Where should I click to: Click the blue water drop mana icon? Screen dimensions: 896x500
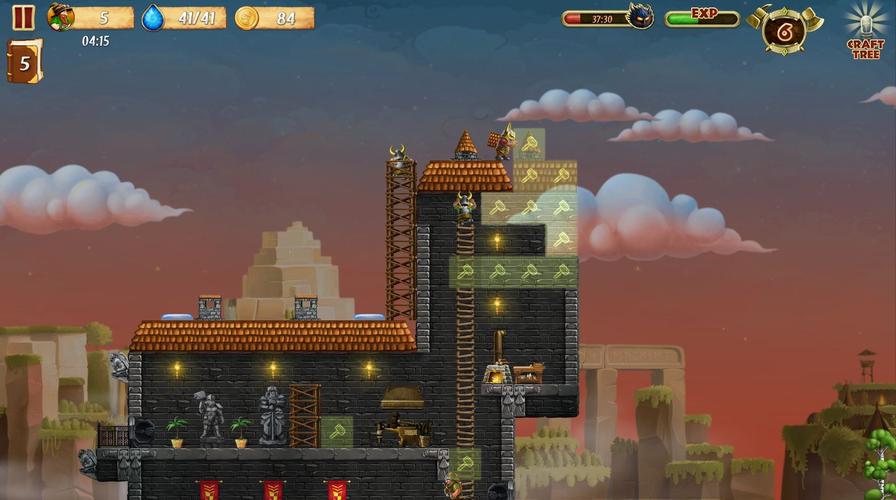coord(152,17)
